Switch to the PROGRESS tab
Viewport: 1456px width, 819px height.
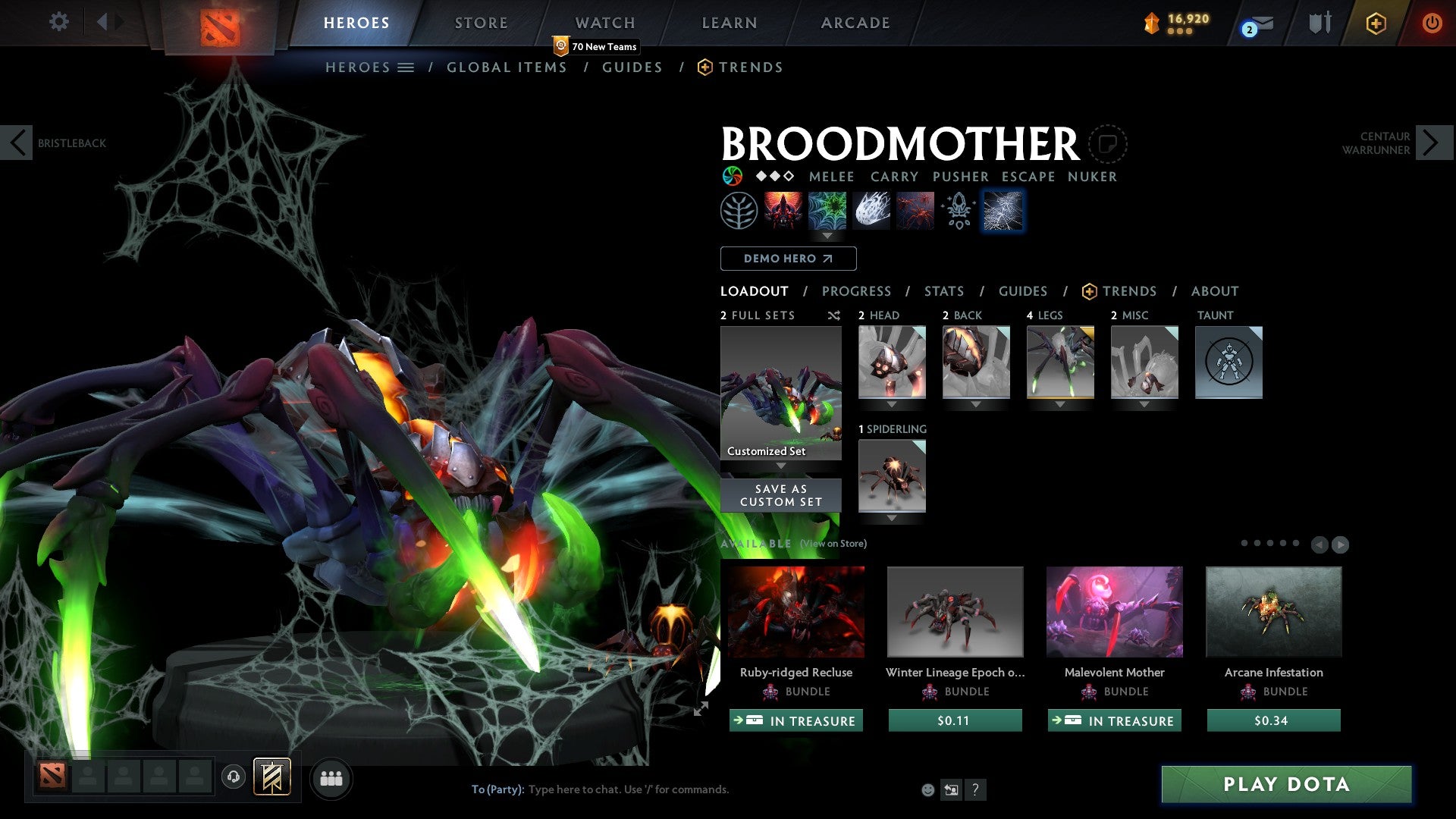coord(857,290)
